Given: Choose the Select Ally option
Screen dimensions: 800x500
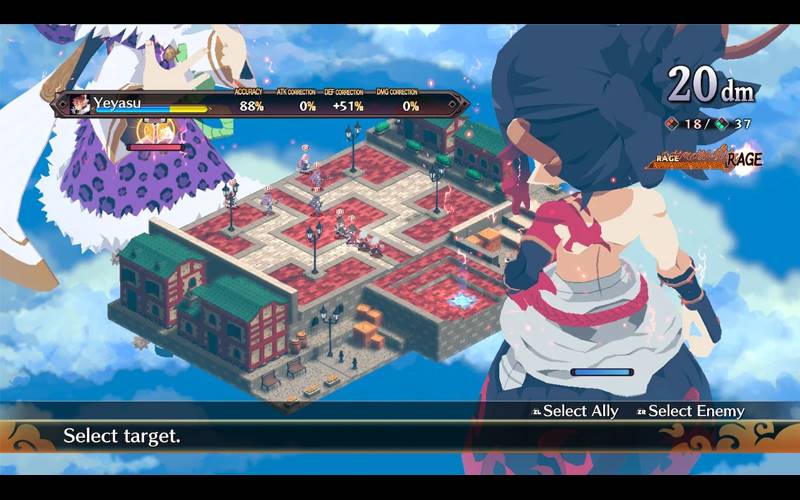Looking at the screenshot, I should tap(576, 411).
